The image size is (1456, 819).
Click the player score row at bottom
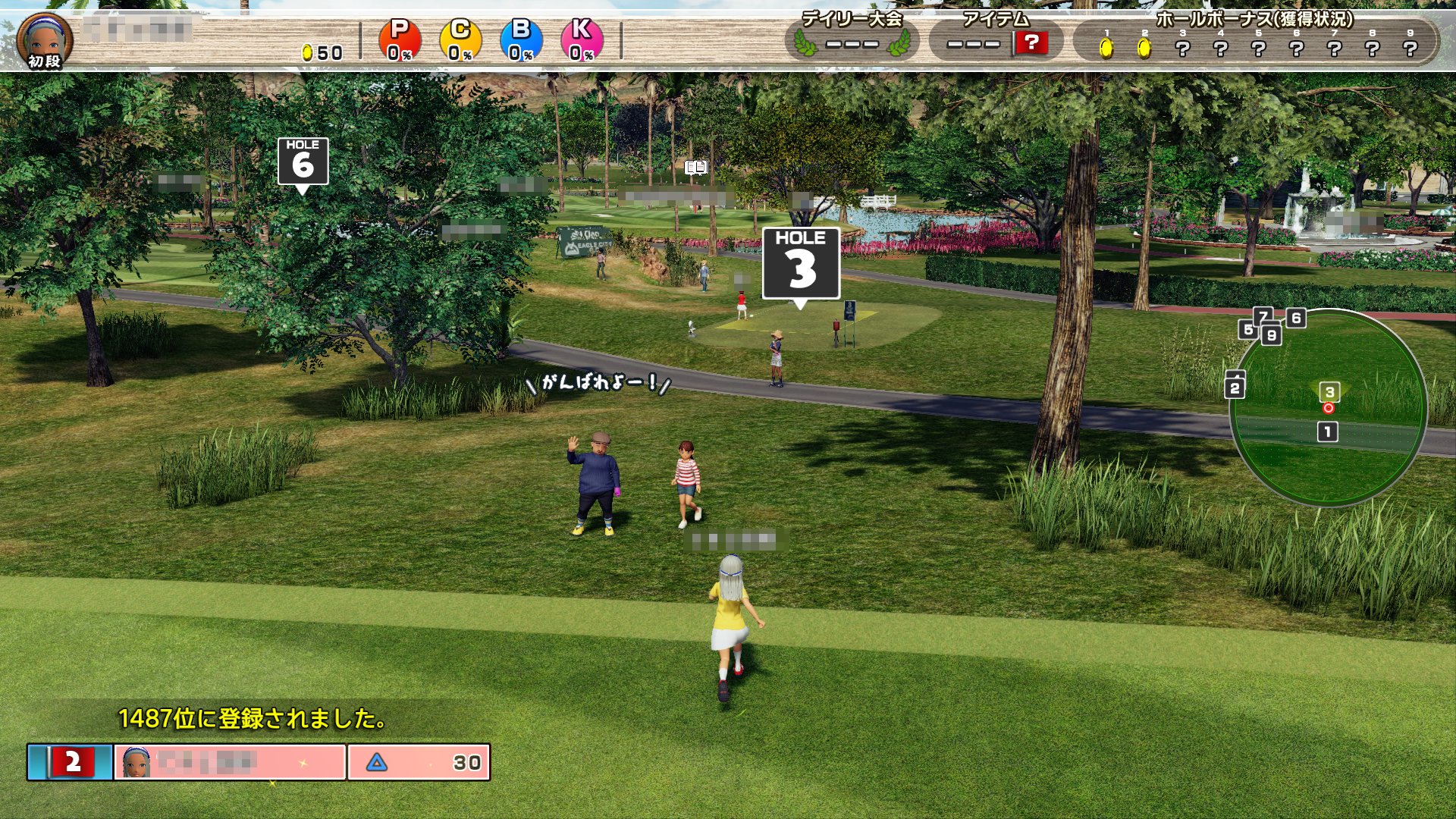click(259, 762)
